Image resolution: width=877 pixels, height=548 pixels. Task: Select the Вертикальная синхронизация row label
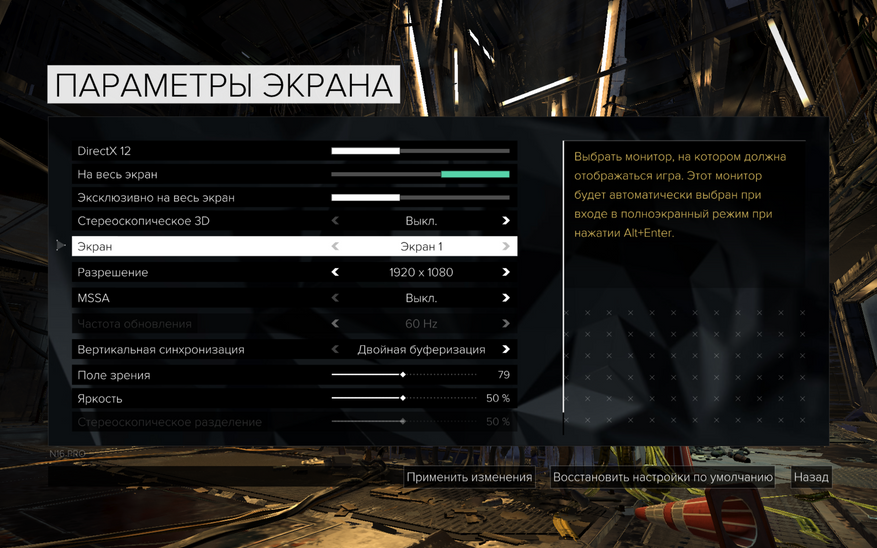[160, 350]
